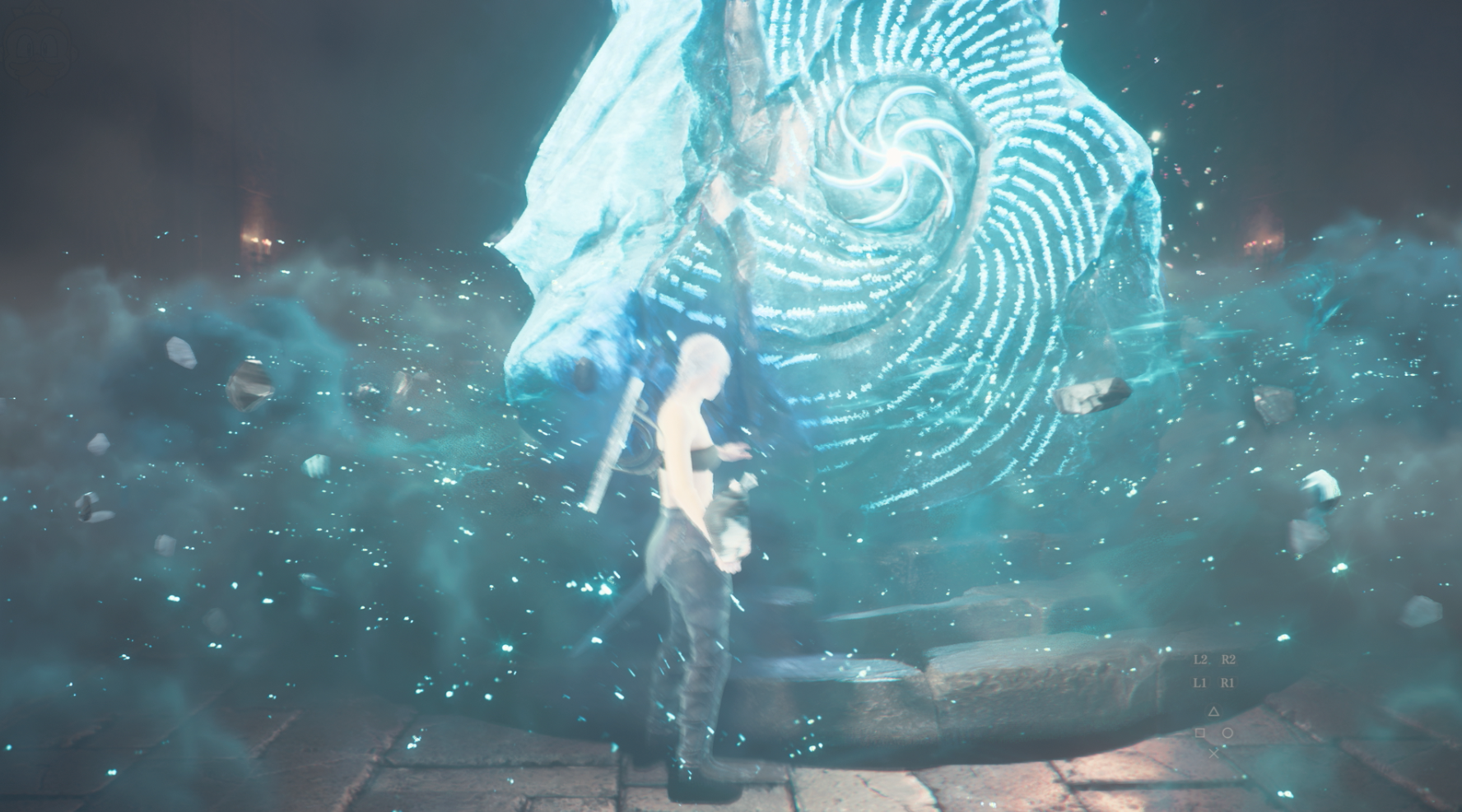
Task: Click the Triangle button icon
Action: coord(1214,712)
